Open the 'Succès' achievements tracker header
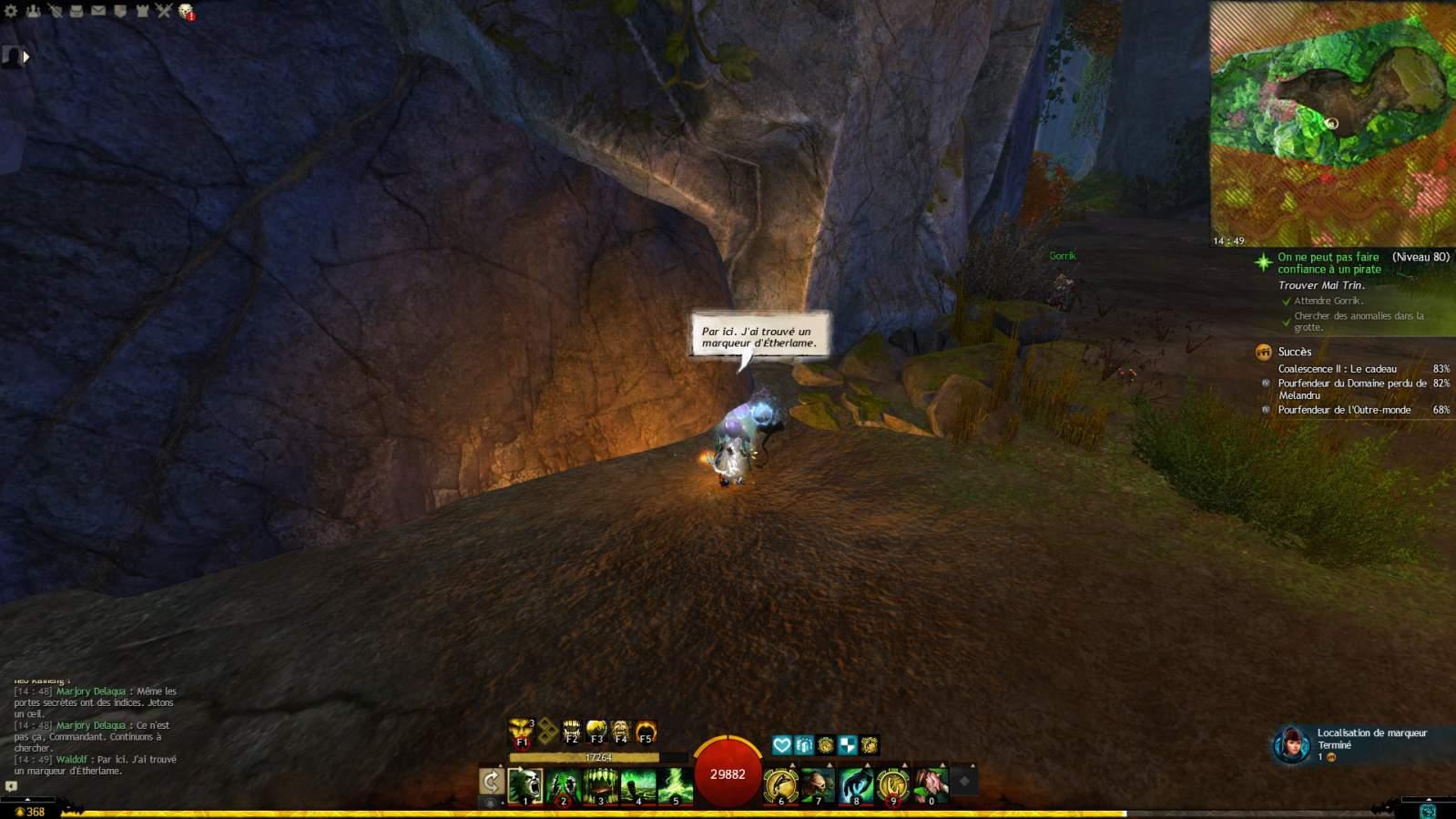This screenshot has width=1456, height=819. point(1294,352)
